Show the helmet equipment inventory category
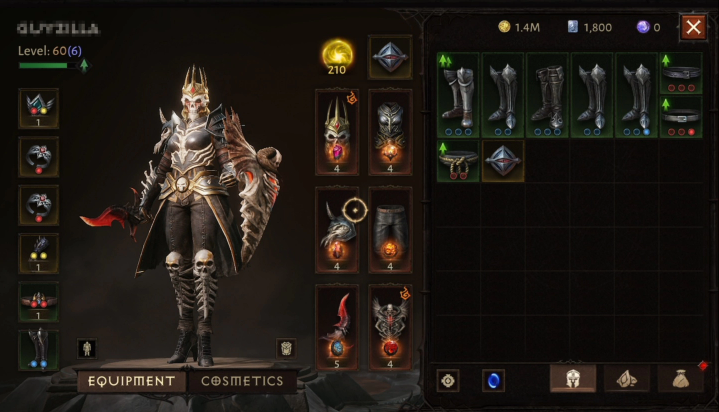719x412 pixels. 573,379
